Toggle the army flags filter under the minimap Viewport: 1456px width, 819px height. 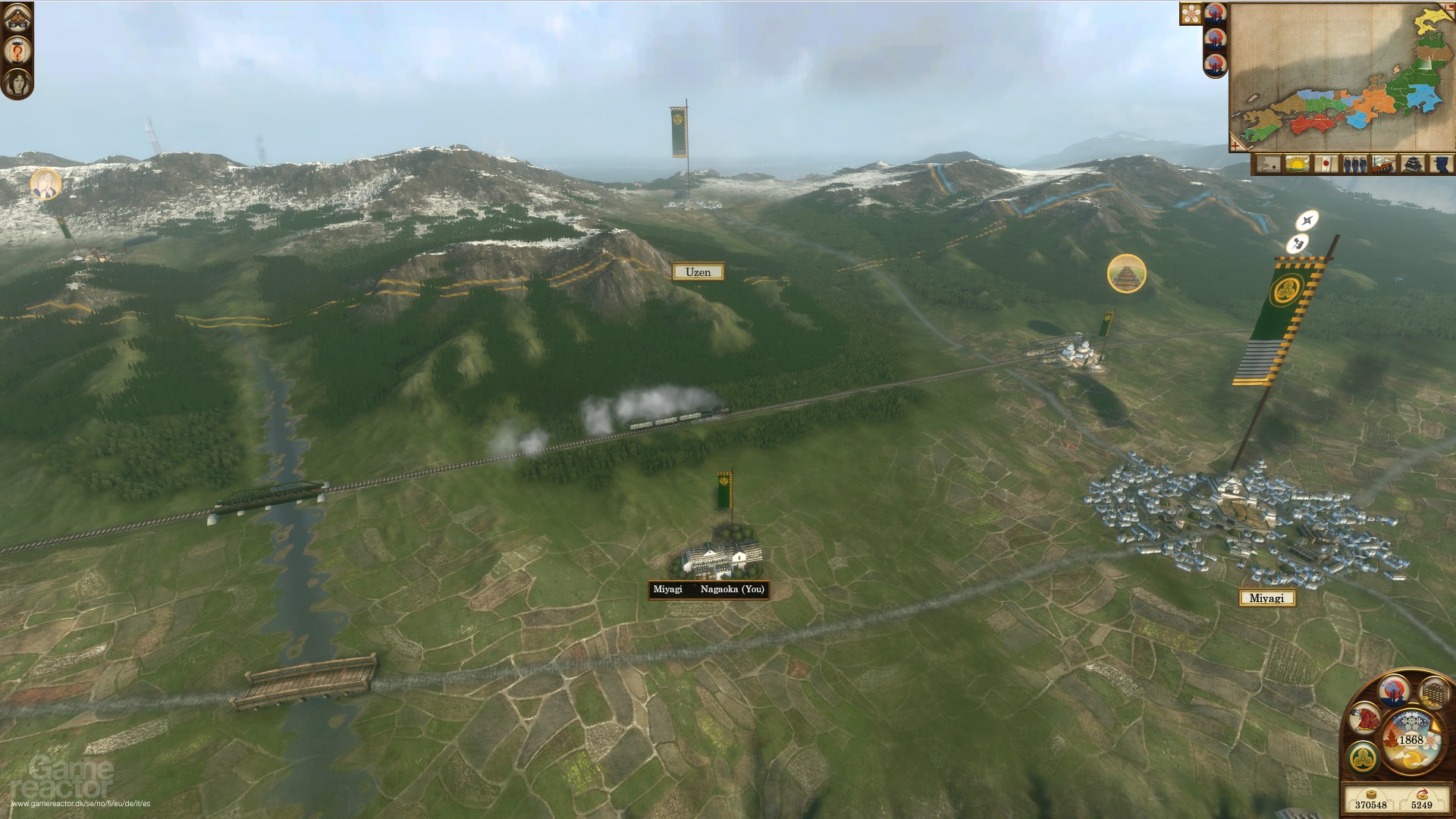(x=1327, y=164)
